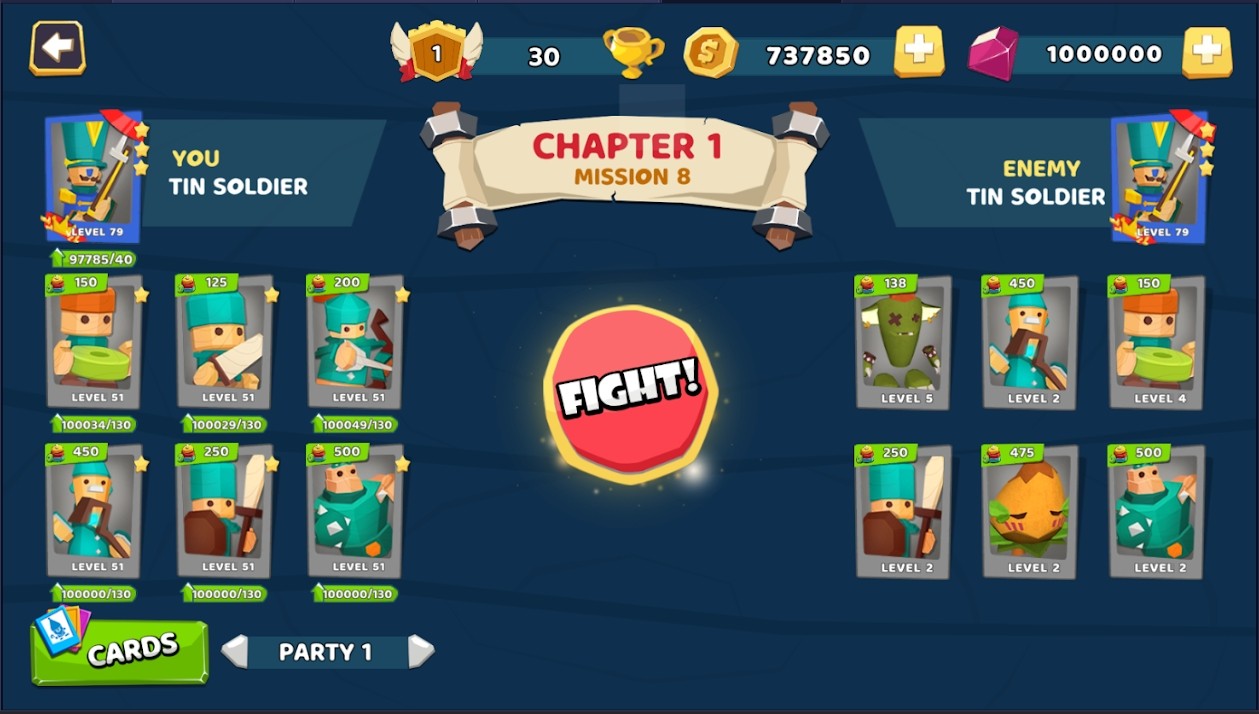Add more gold coins with the plus button
This screenshot has height=714, width=1259.
pos(918,52)
